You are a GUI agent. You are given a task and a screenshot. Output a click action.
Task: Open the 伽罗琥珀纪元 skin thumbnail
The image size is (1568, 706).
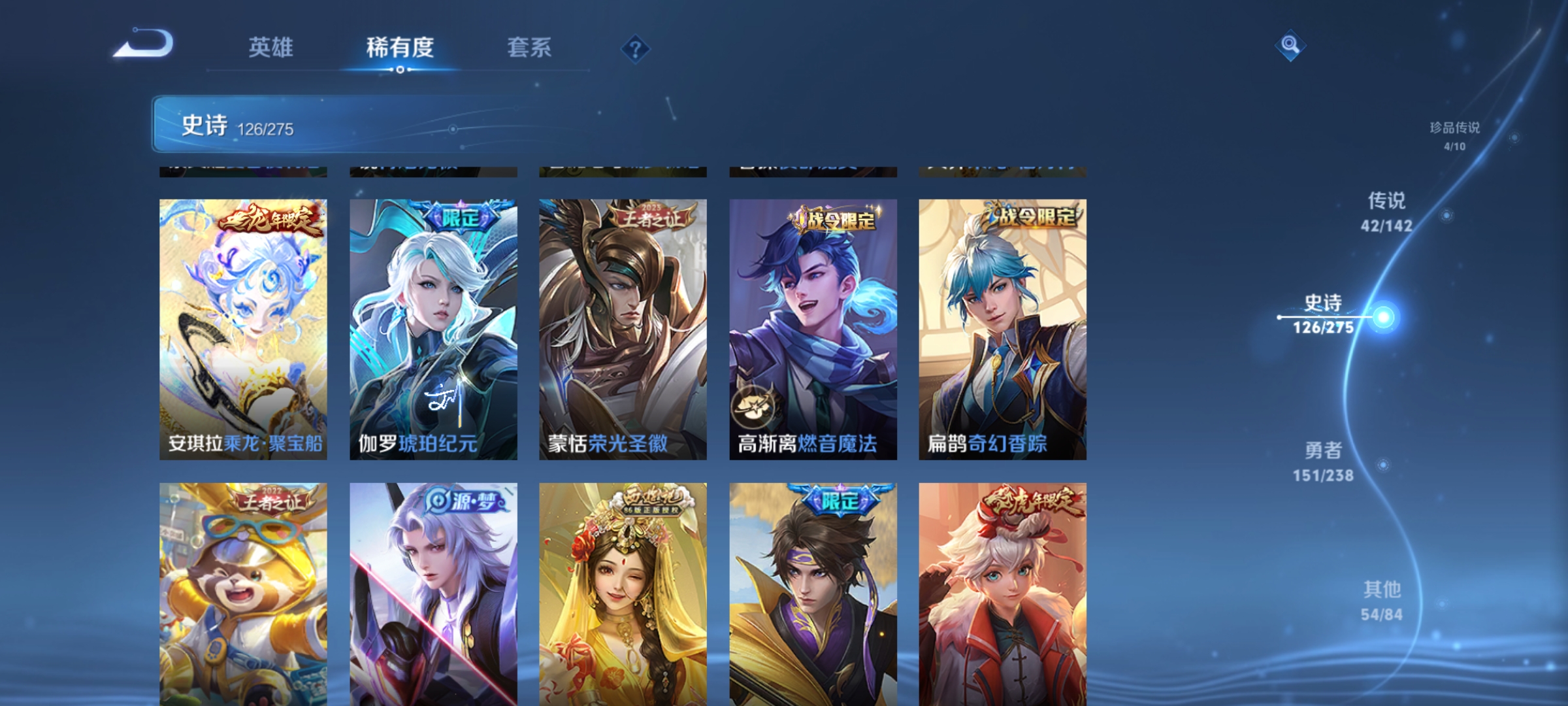[432, 320]
